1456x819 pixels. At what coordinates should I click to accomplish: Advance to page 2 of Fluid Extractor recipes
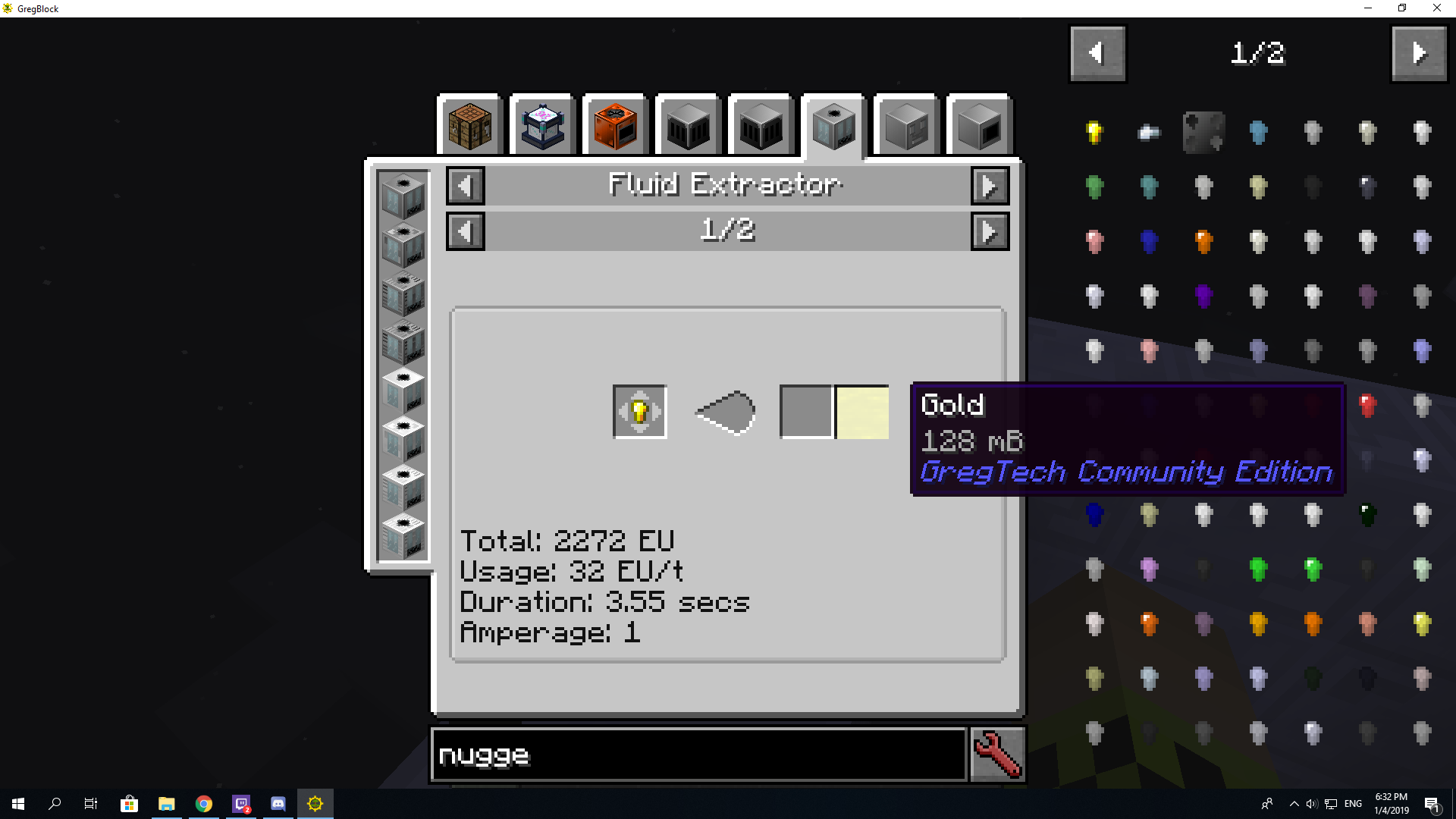coord(990,231)
